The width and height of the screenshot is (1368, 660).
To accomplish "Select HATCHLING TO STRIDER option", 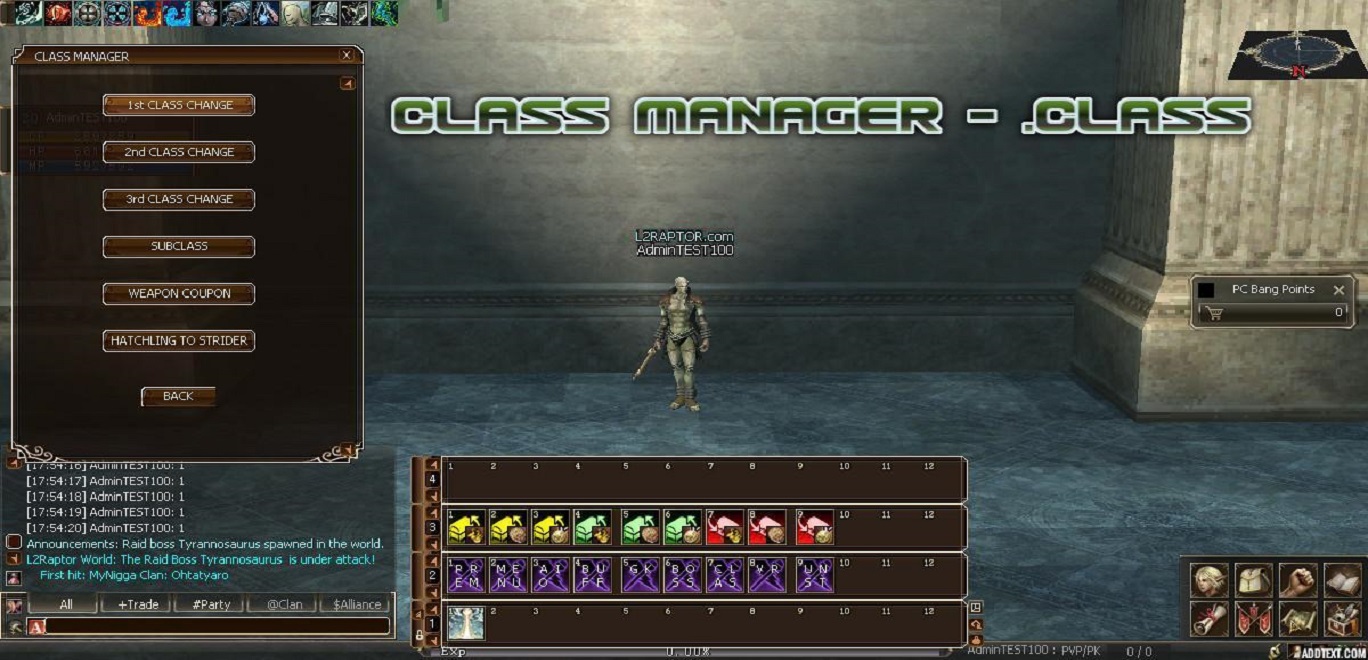I will click(179, 341).
